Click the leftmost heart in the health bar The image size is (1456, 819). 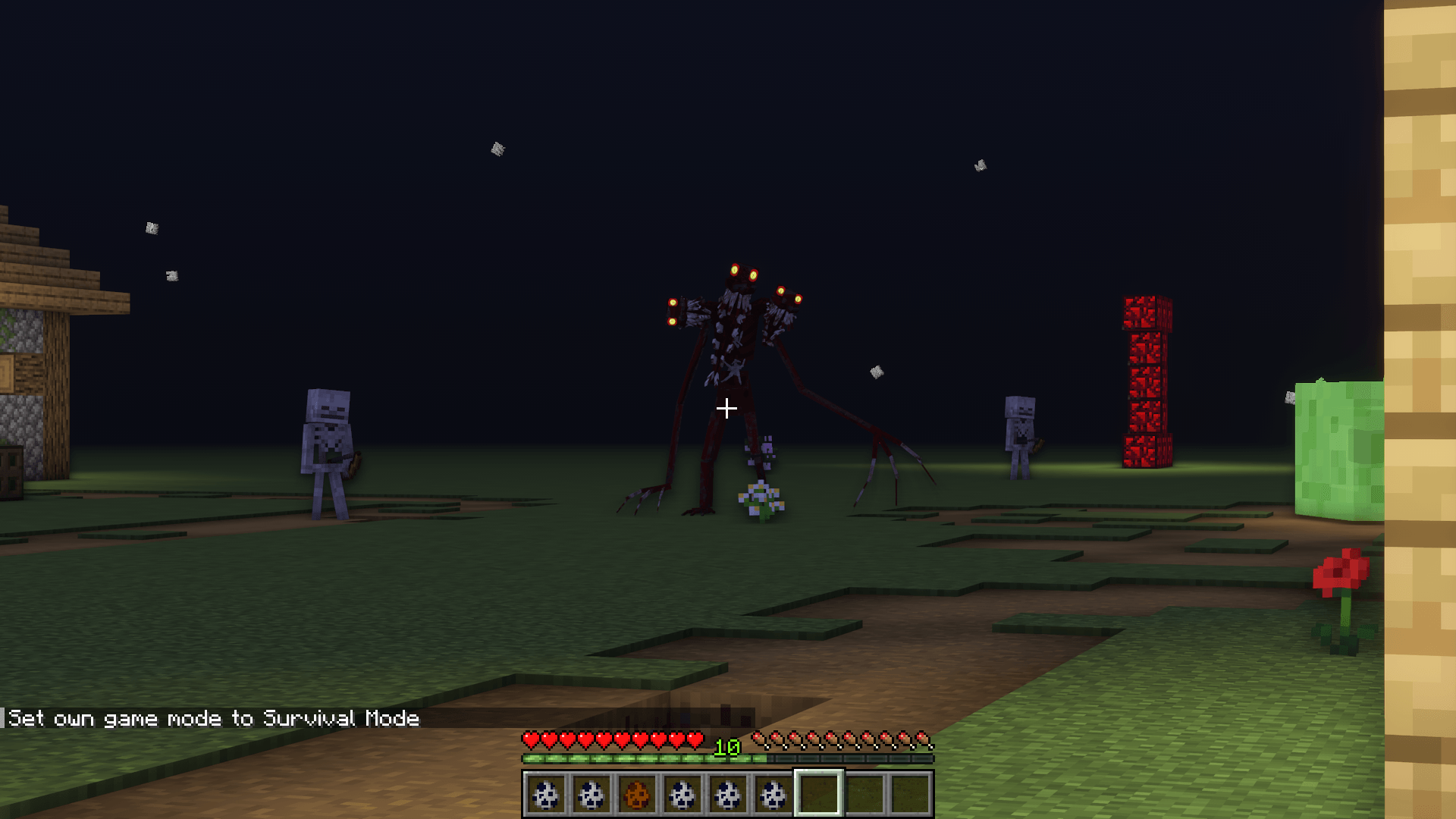tap(530, 737)
